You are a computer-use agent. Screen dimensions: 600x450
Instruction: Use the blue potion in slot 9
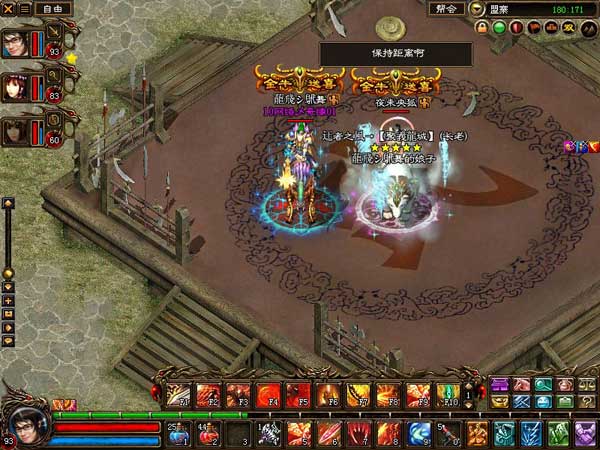[x=418, y=433]
